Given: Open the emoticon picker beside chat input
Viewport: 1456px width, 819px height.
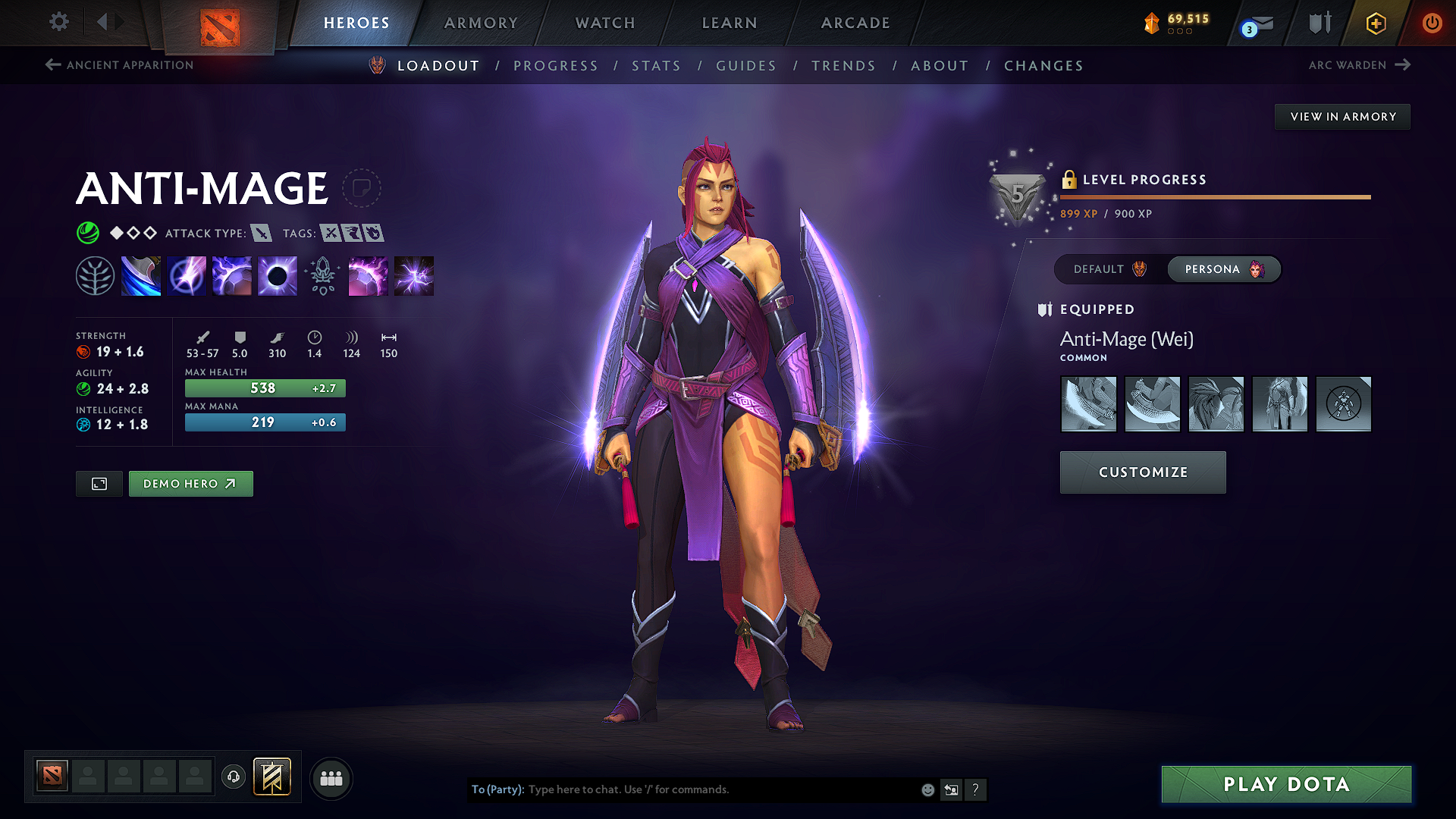Looking at the screenshot, I should 927,789.
